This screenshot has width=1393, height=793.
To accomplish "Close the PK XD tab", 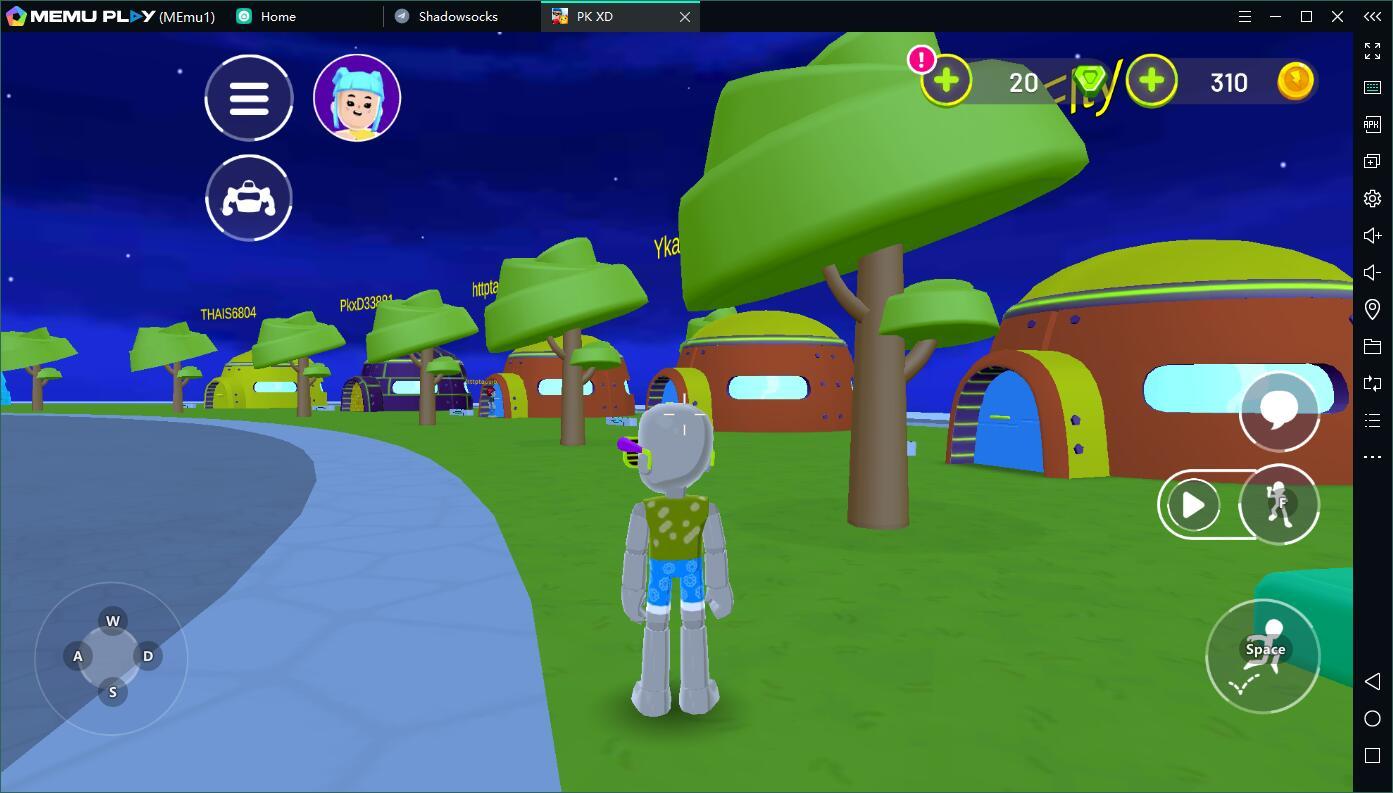I will (685, 17).
